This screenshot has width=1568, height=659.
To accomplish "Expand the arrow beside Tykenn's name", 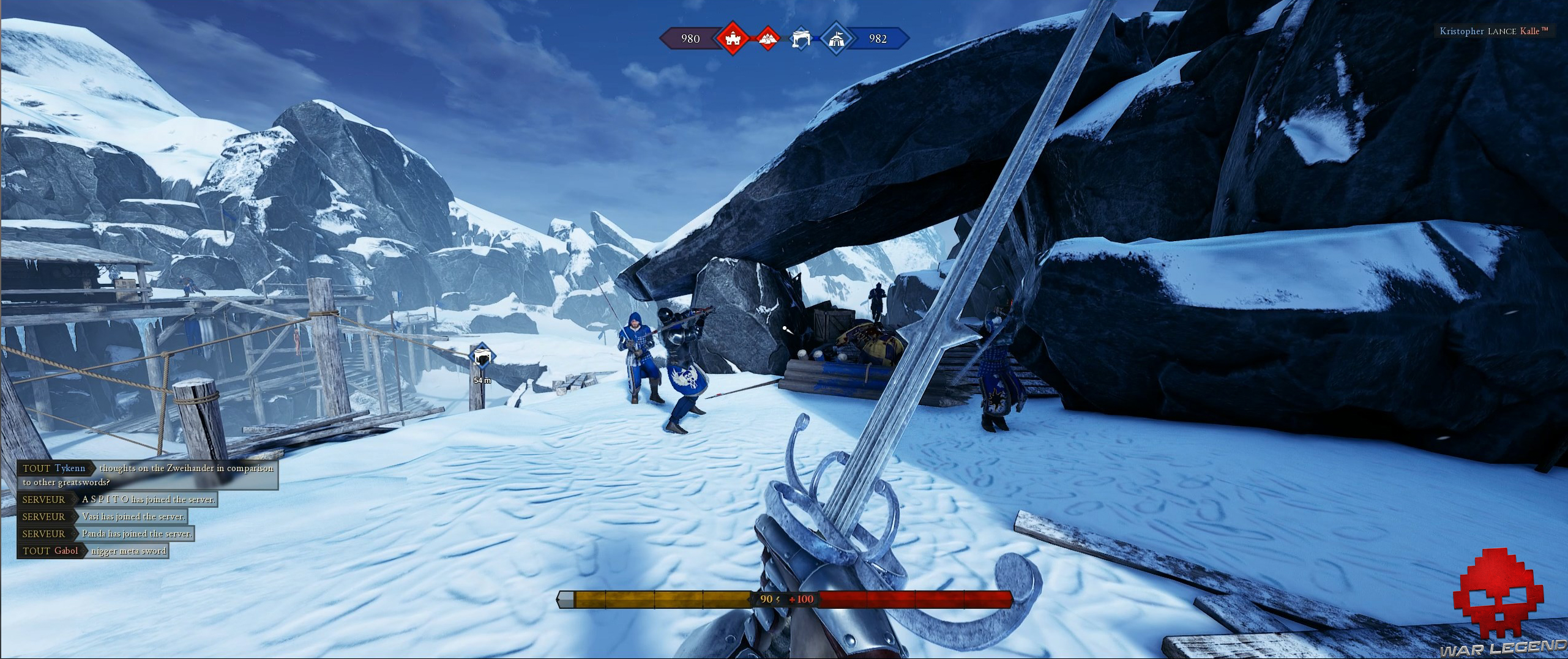I will click(x=93, y=468).
